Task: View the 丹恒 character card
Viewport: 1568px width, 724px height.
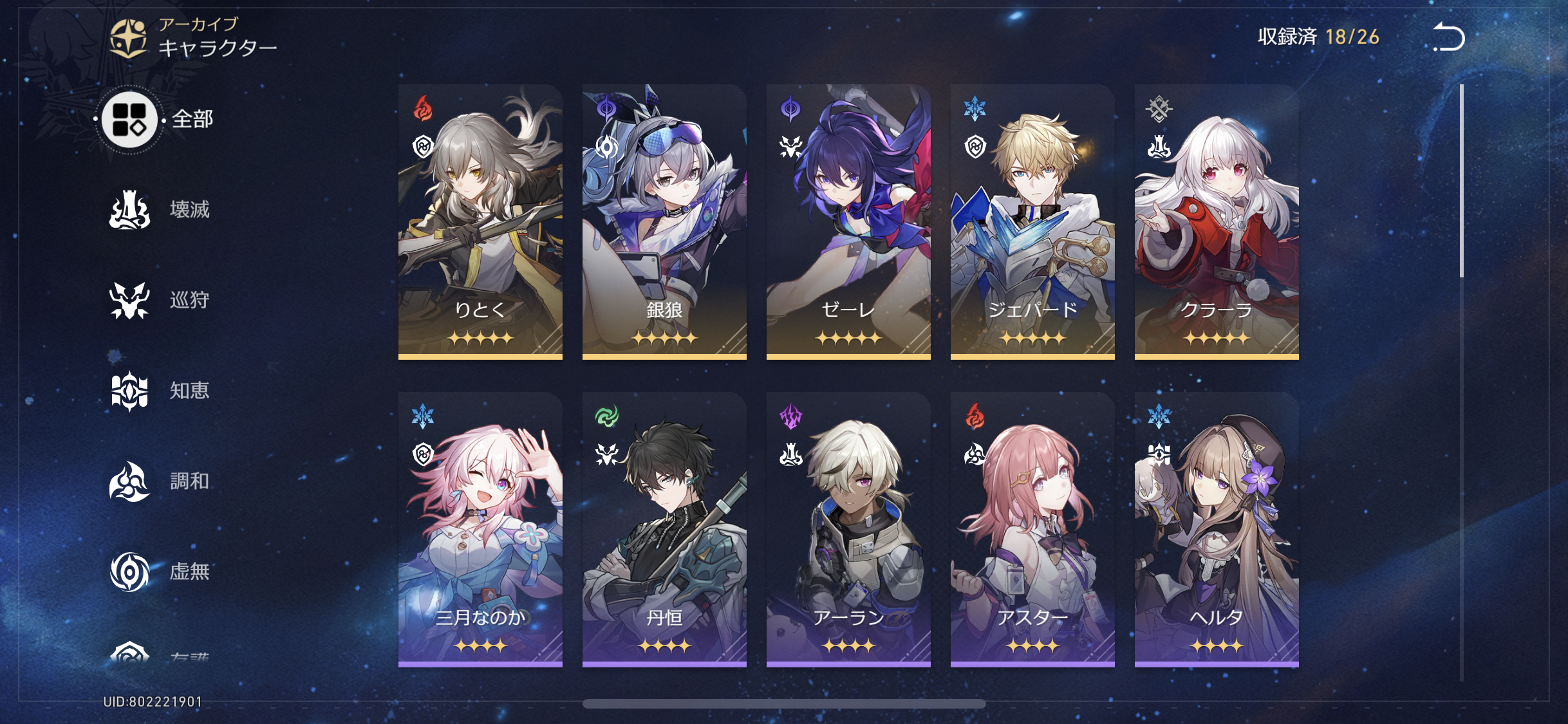Action: pyautogui.click(x=664, y=529)
